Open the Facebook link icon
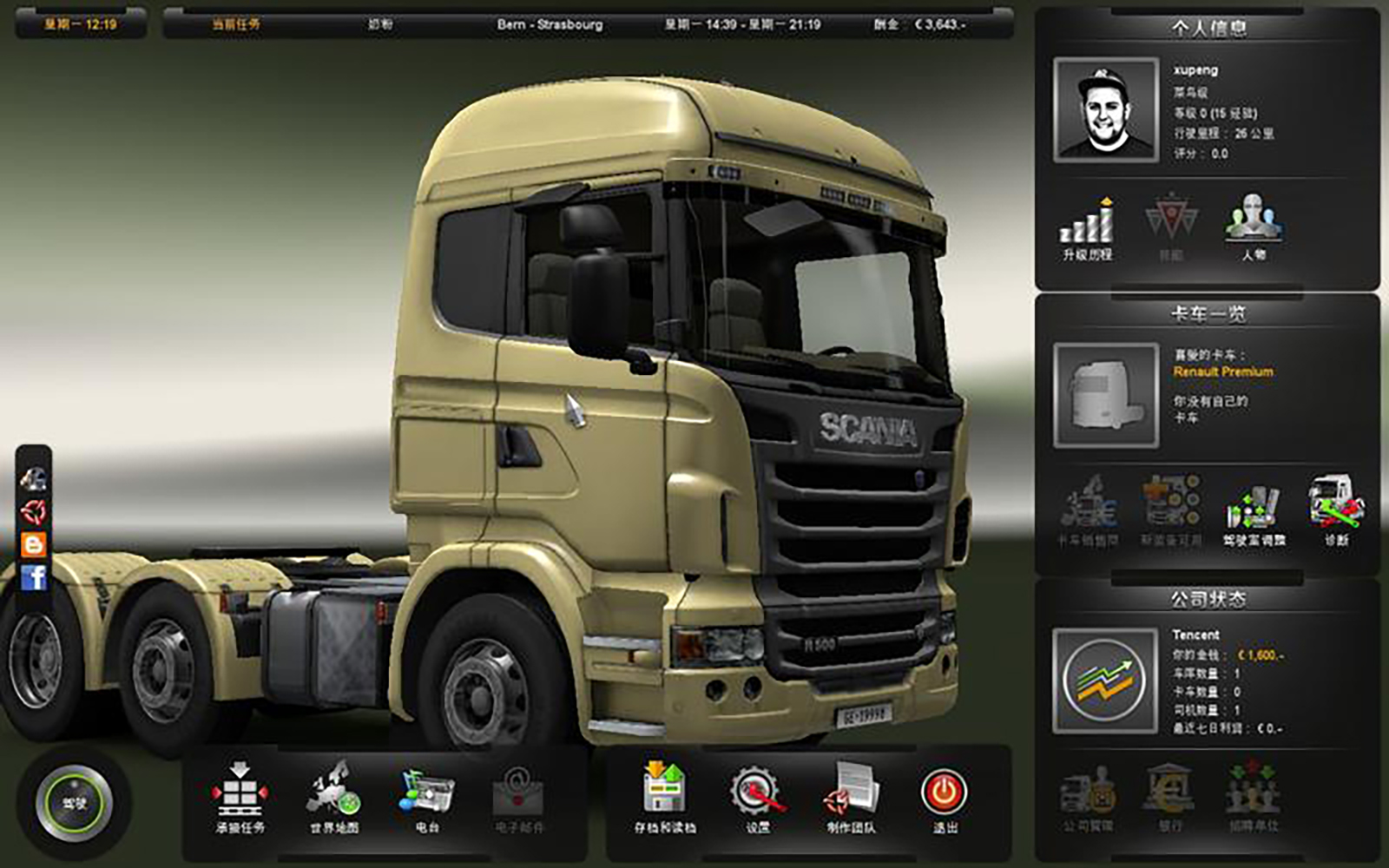The width and height of the screenshot is (1389, 868). (34, 577)
